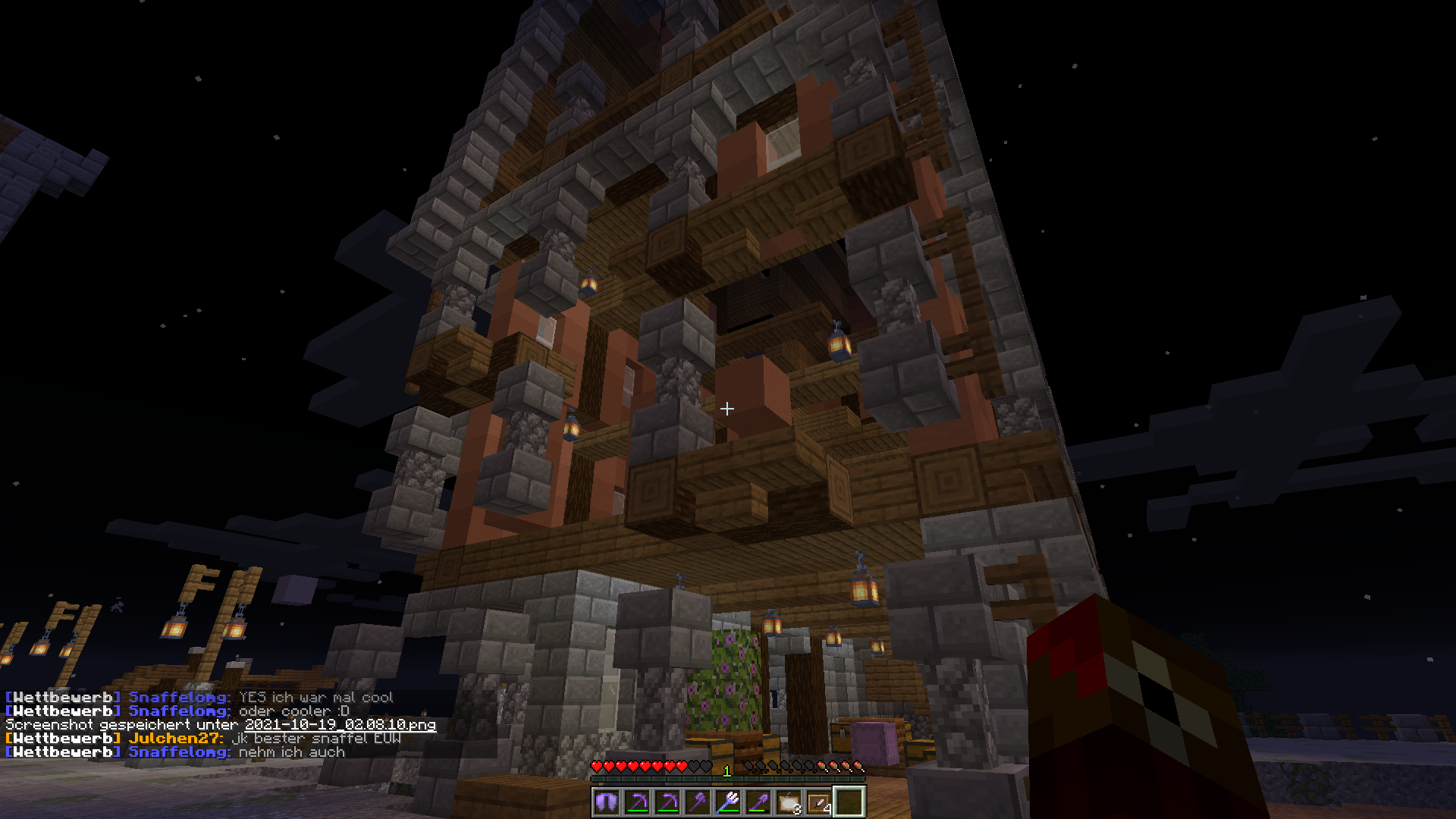Pick the item frame stack of 3

[788, 802]
